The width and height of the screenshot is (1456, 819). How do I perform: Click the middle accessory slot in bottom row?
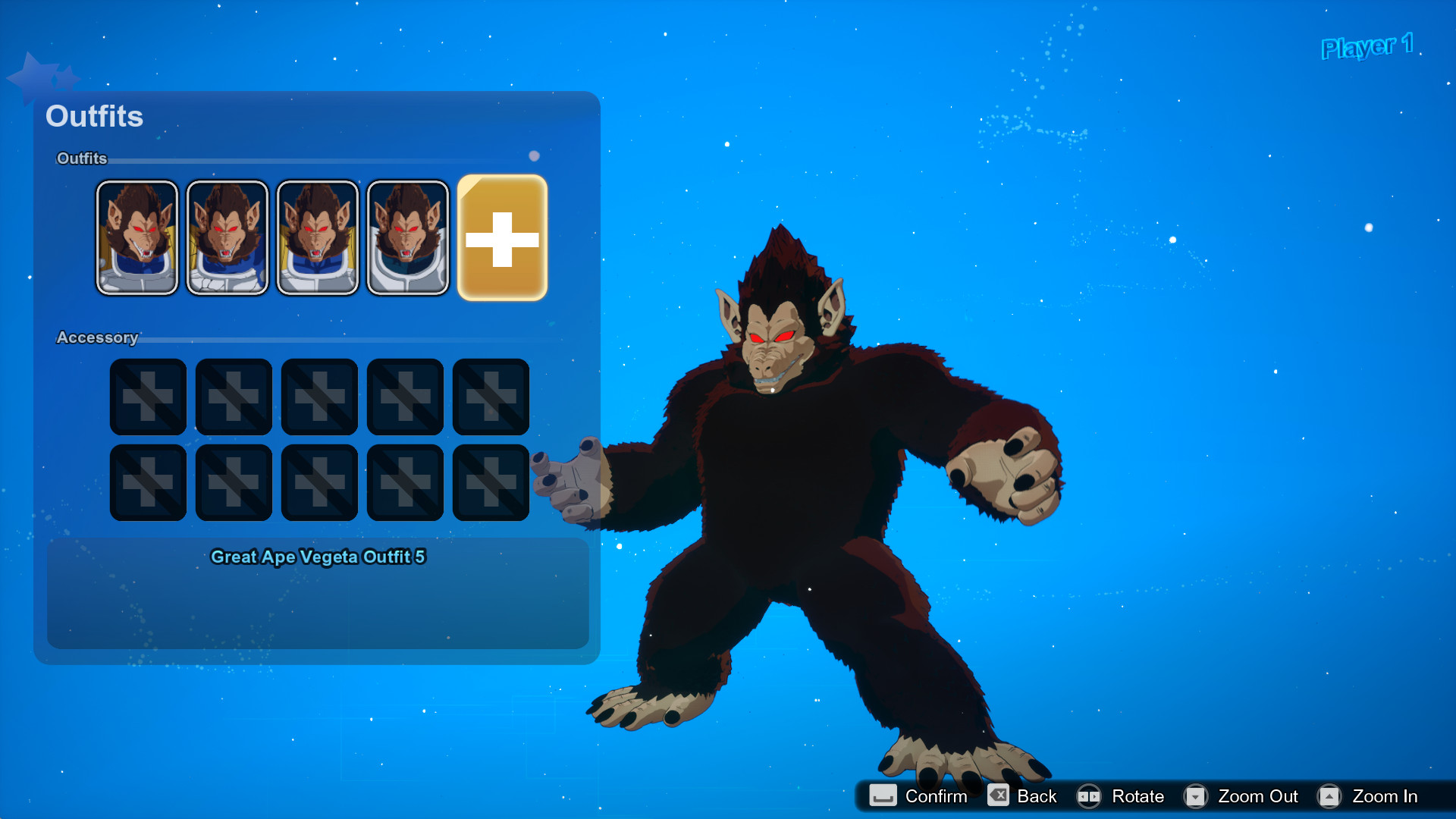point(319,482)
